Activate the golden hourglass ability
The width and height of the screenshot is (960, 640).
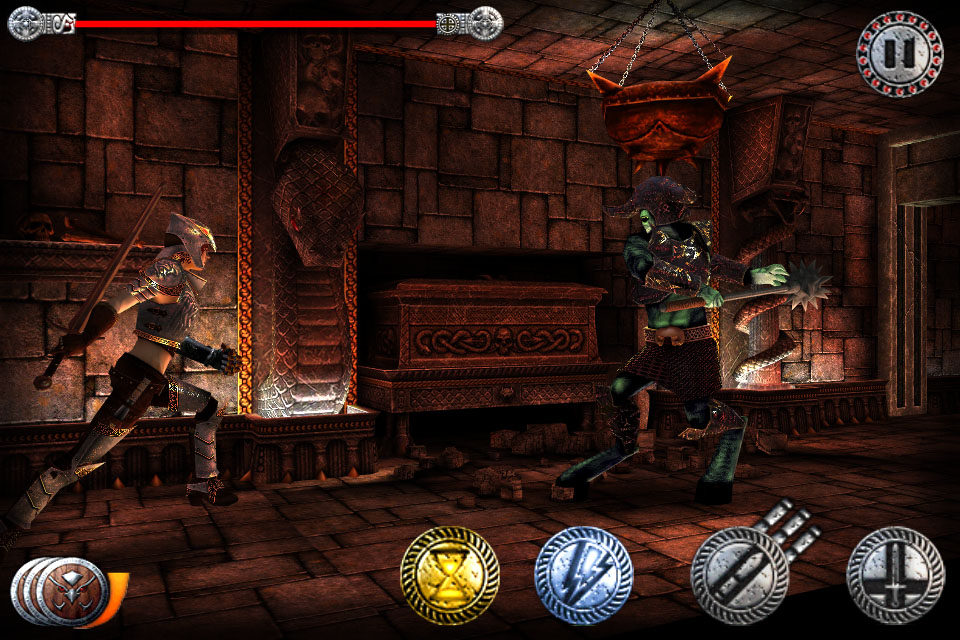pos(450,575)
